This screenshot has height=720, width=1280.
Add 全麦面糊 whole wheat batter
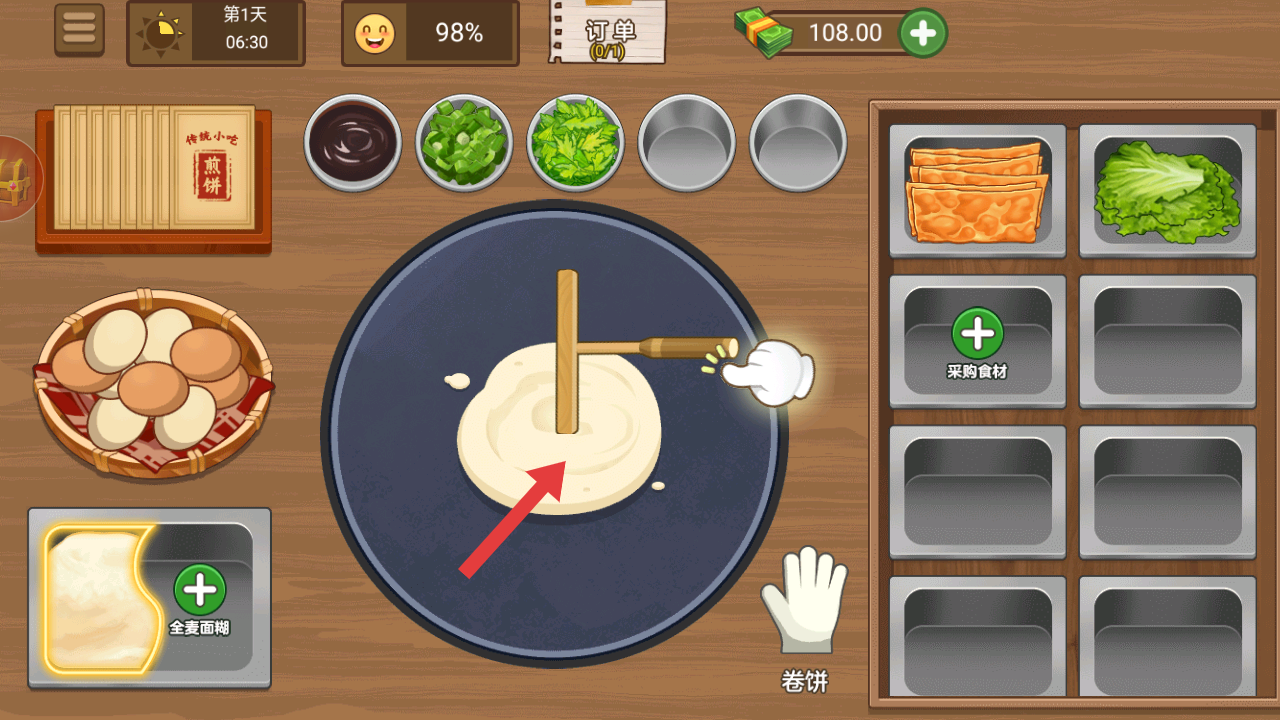tap(200, 597)
